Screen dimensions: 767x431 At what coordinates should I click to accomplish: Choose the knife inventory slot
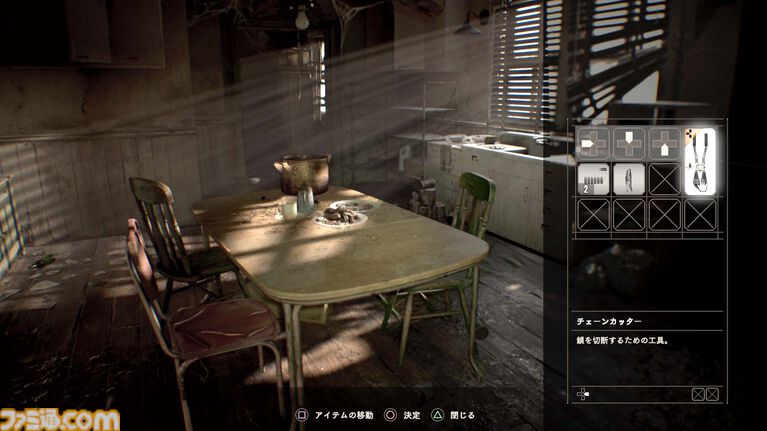(x=628, y=178)
